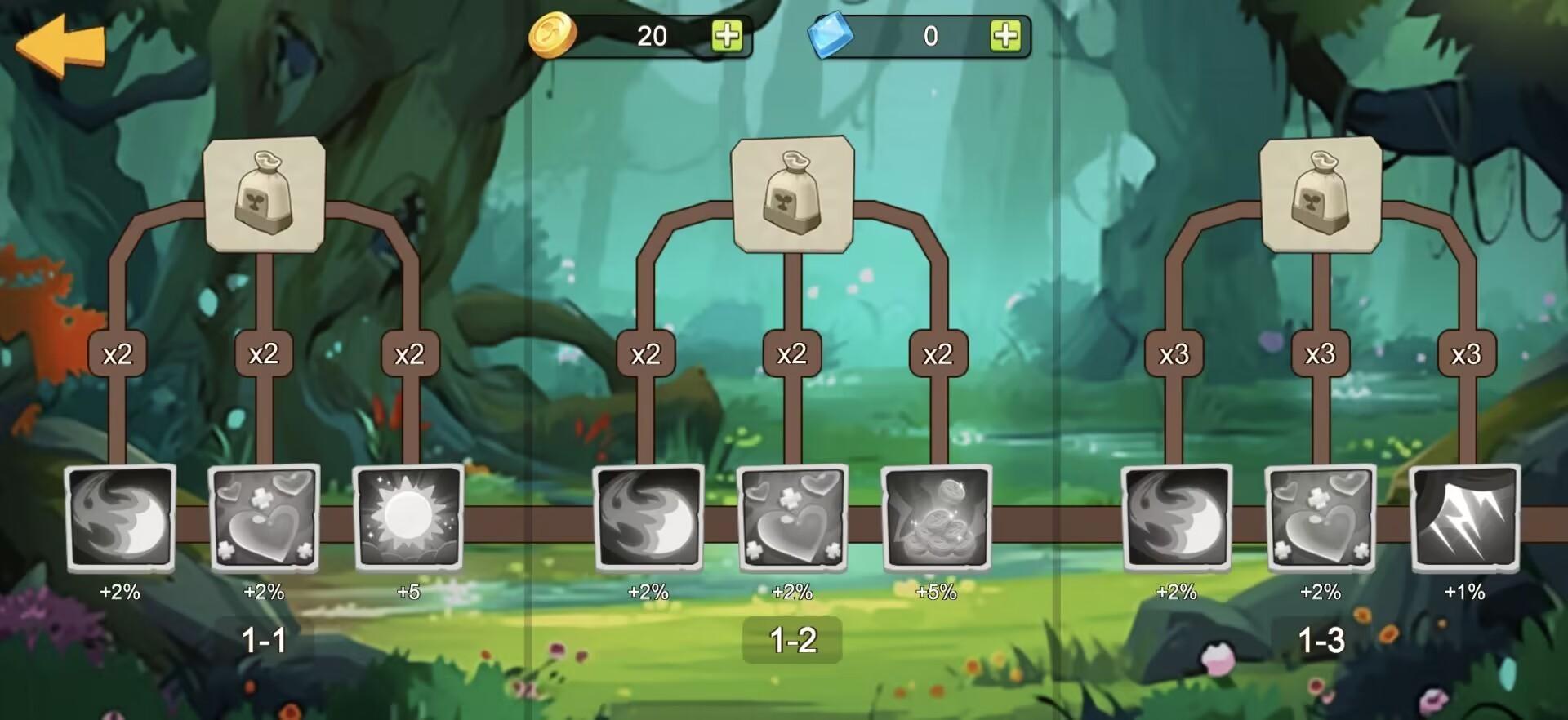Click the middle x3 multiplier node in tree 1-3
The image size is (1568, 720).
[x=1321, y=354]
